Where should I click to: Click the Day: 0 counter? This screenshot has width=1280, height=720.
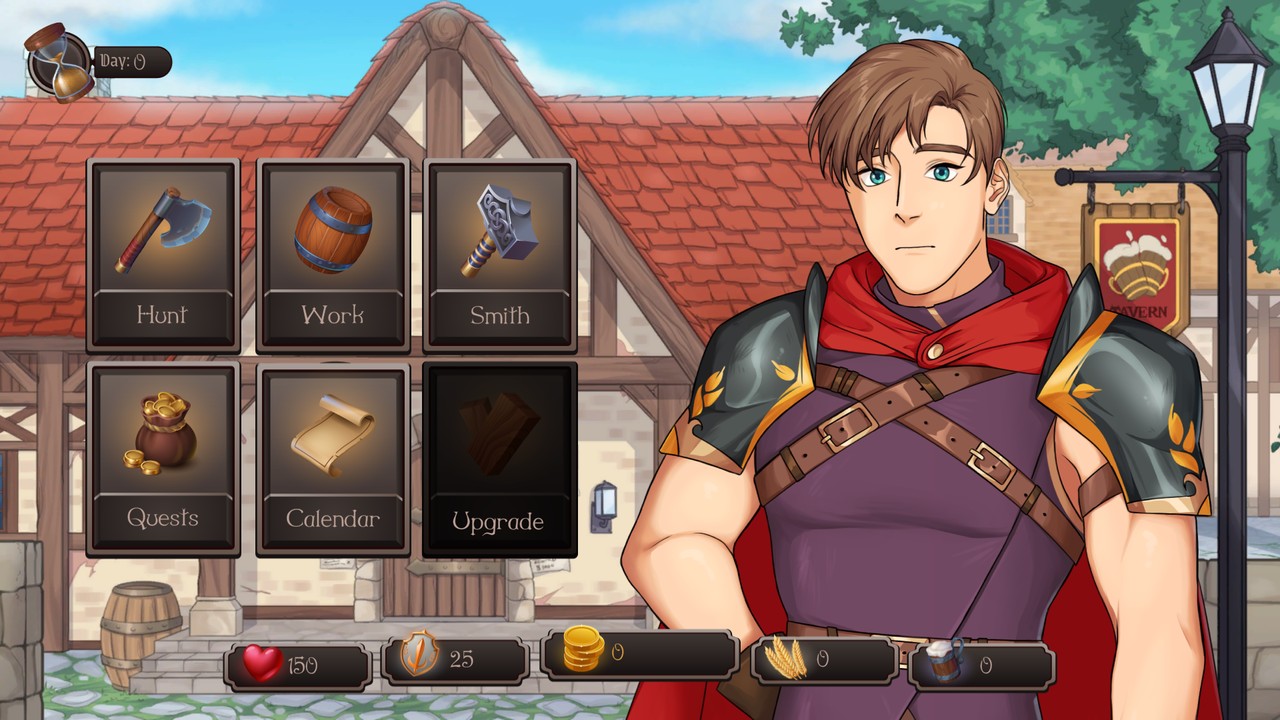click(130, 60)
